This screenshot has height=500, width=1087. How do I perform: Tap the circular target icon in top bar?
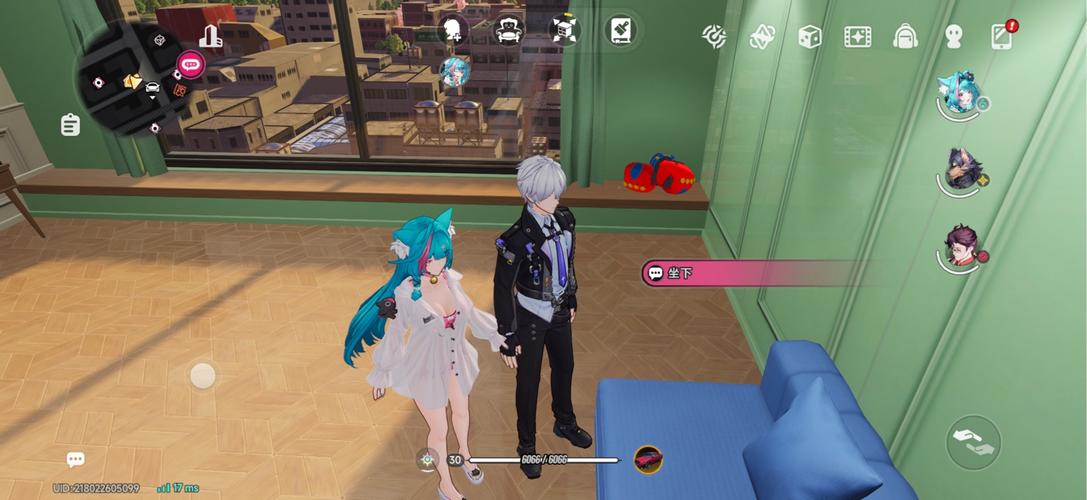pyautogui.click(x=714, y=37)
